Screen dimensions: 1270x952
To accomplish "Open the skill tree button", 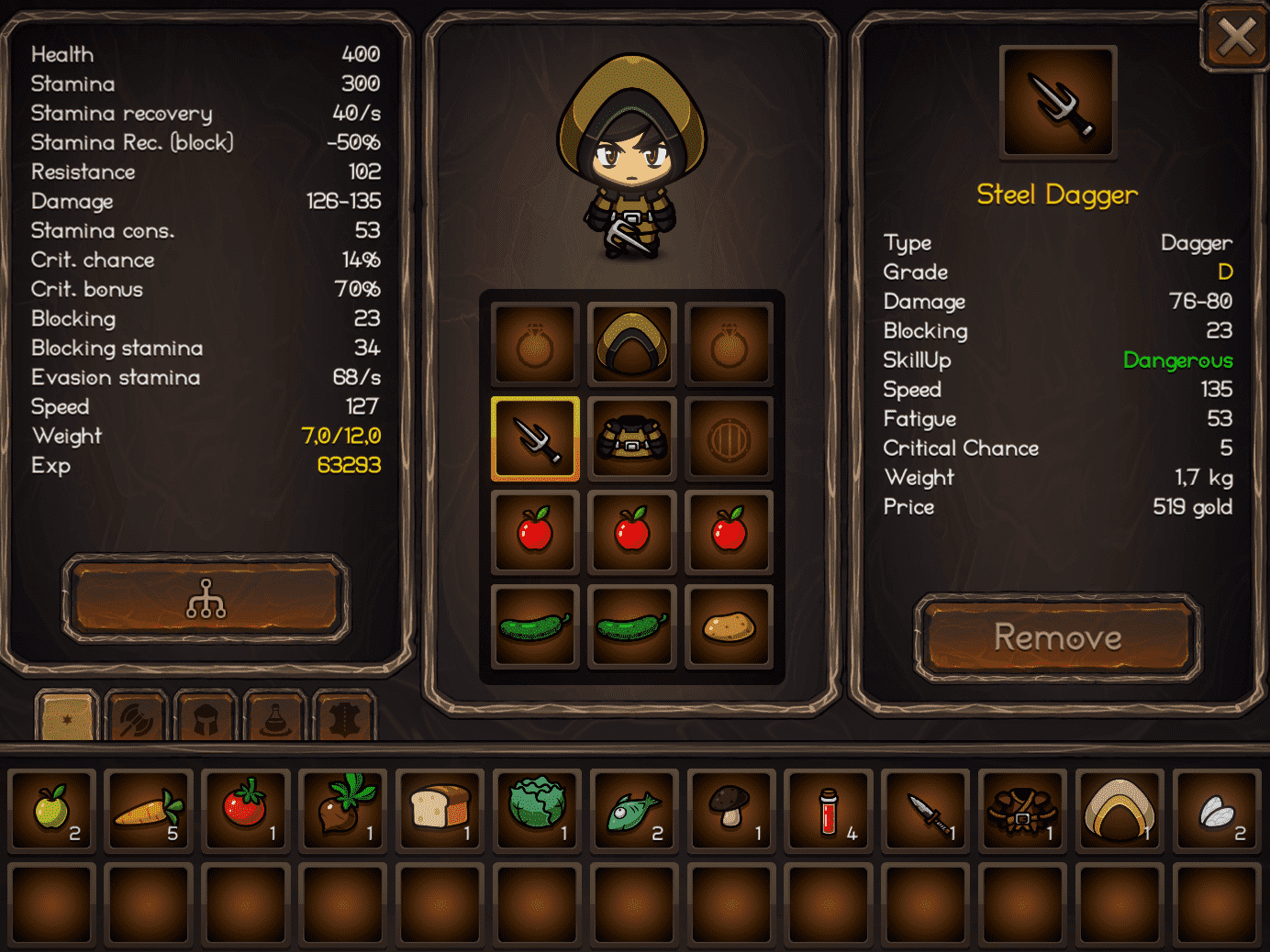I will (206, 599).
